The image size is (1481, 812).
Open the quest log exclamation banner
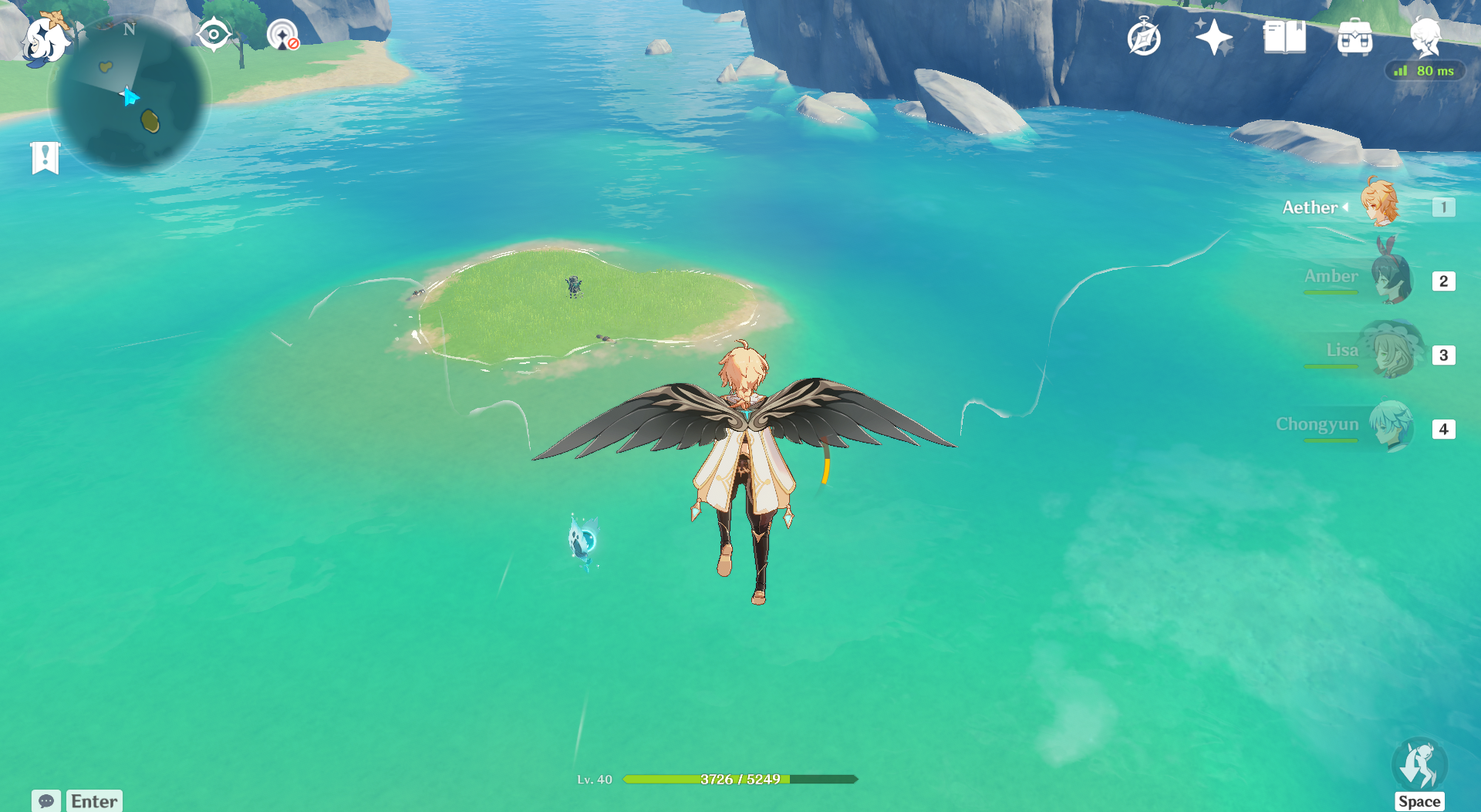click(x=46, y=158)
